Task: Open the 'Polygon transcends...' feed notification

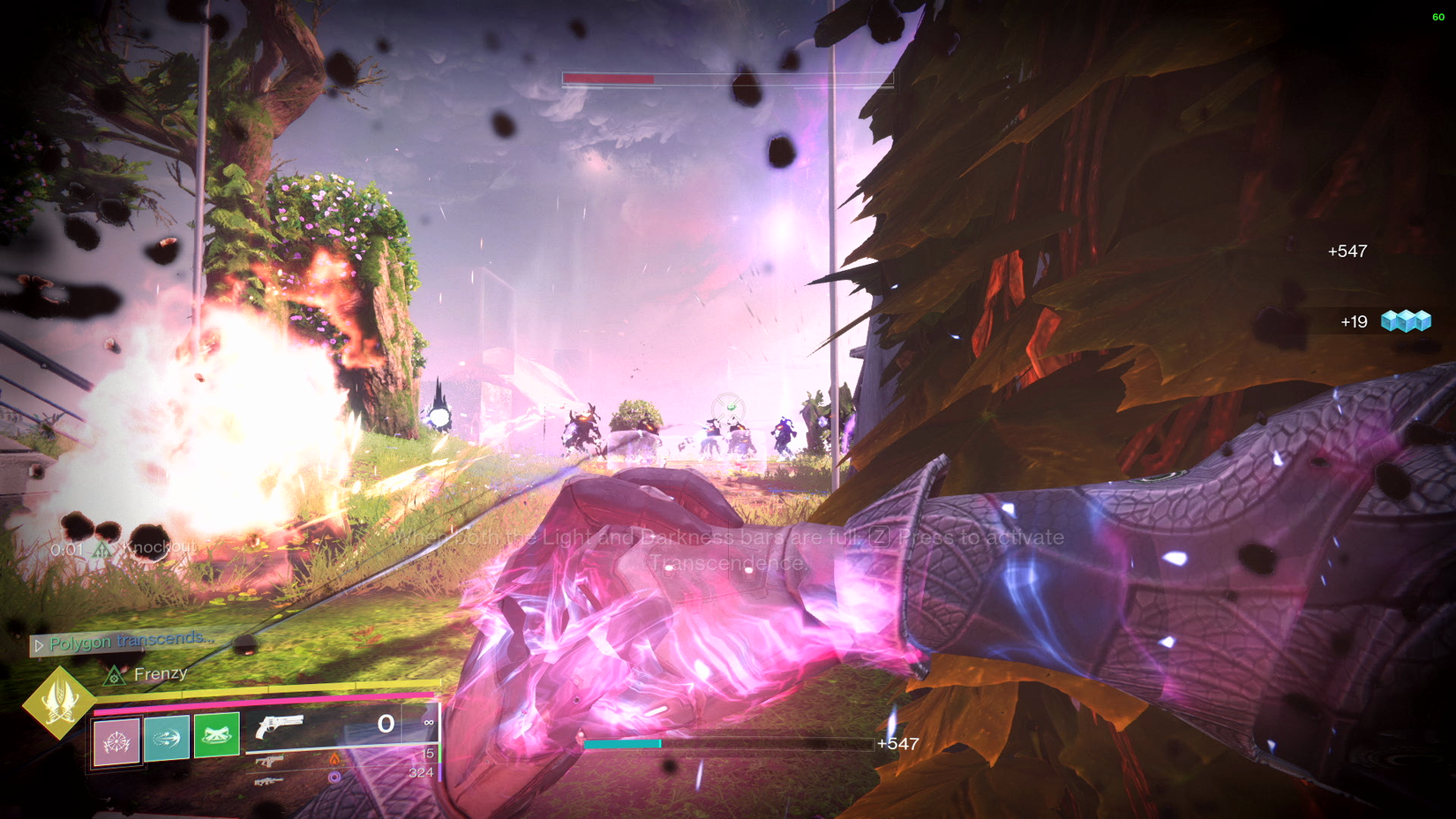Action: (x=124, y=642)
